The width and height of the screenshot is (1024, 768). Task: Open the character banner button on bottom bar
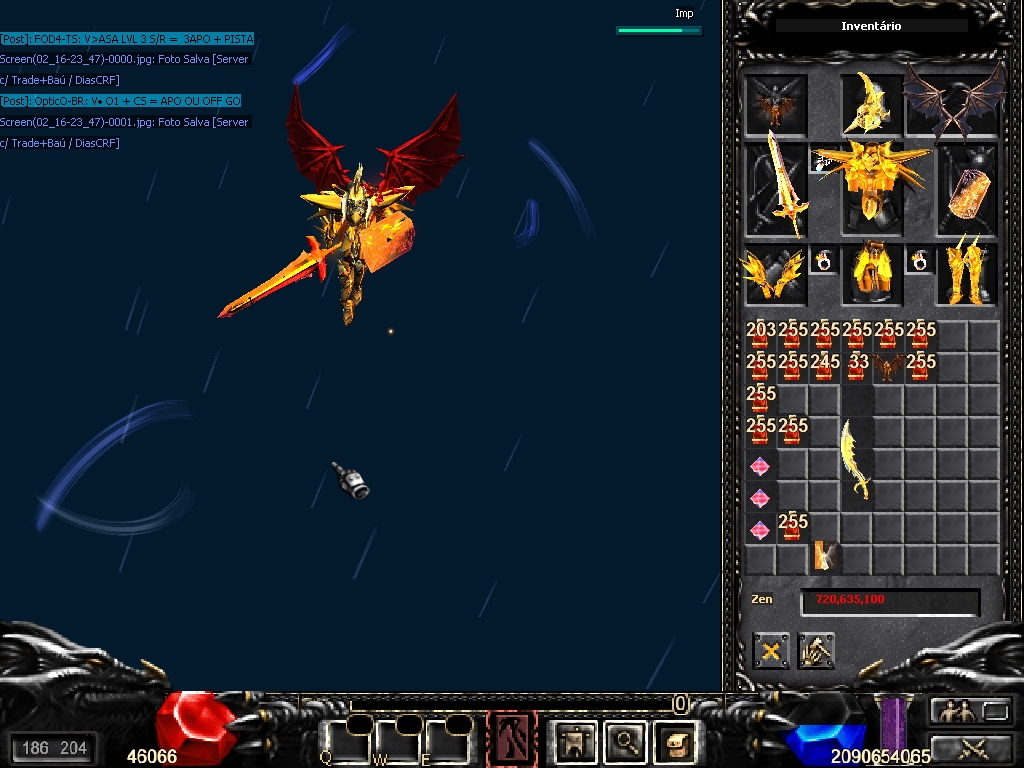click(577, 741)
